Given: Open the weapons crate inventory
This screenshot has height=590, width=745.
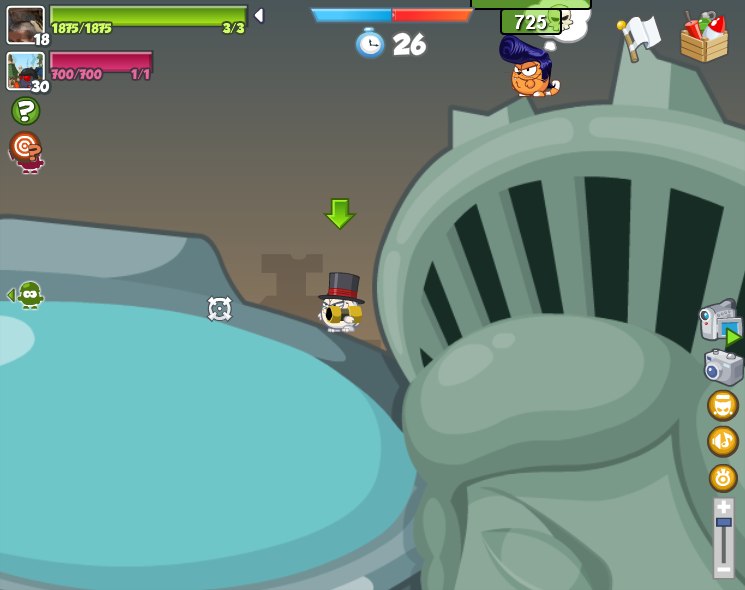Looking at the screenshot, I should pyautogui.click(x=704, y=38).
